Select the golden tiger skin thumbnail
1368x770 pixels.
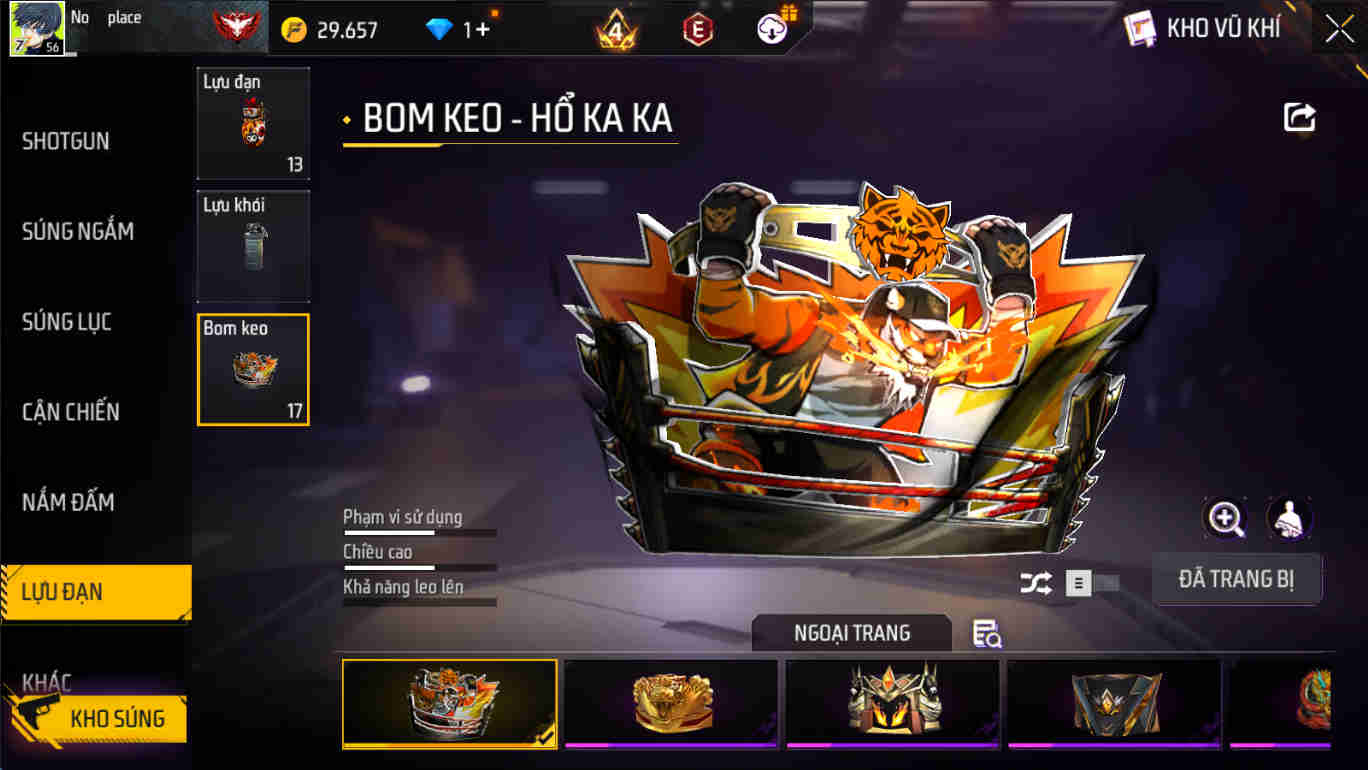click(671, 704)
